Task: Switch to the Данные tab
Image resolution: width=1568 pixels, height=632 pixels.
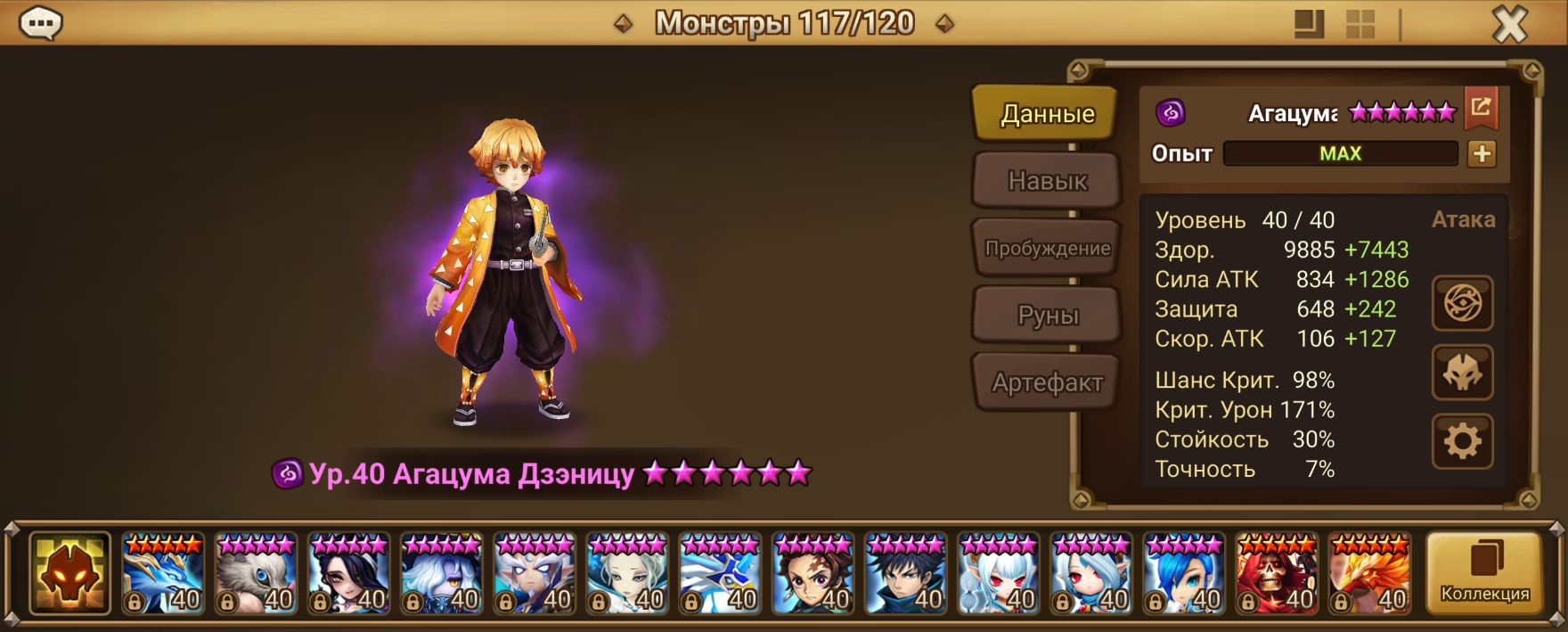Action: [1046, 114]
